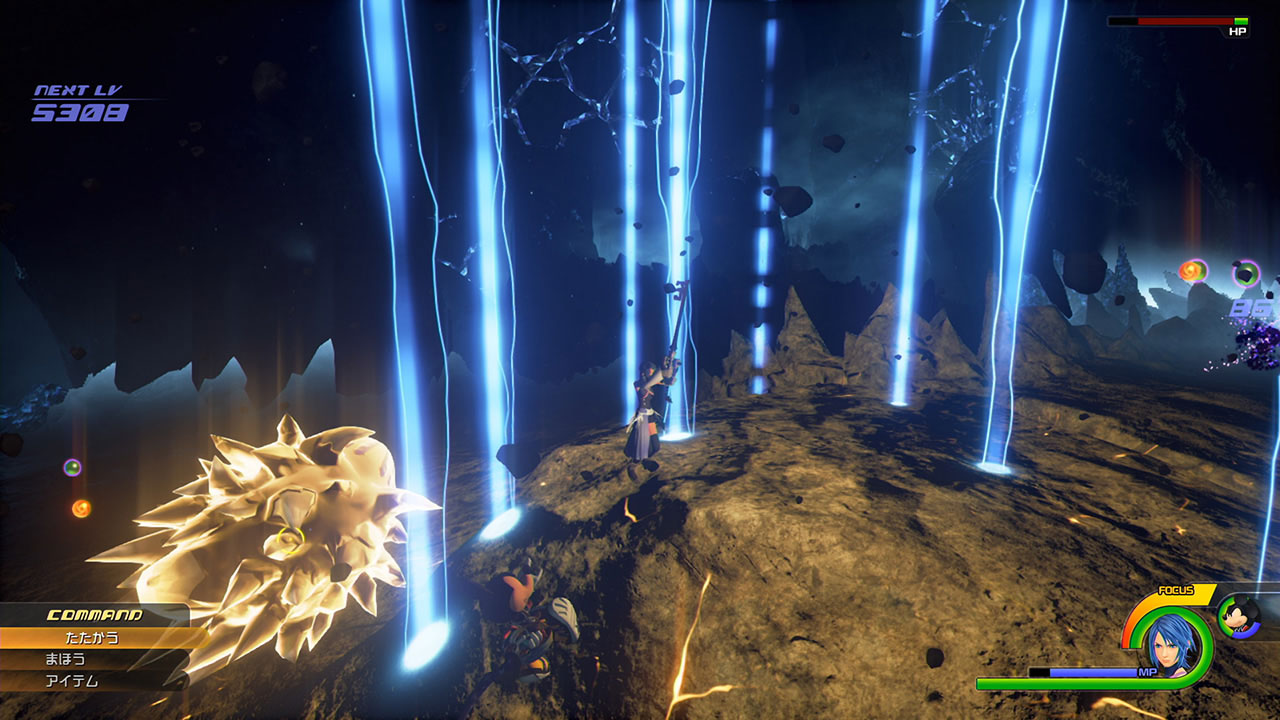Click Aqua's character portrait
This screenshot has width=1280, height=720.
click(1169, 643)
